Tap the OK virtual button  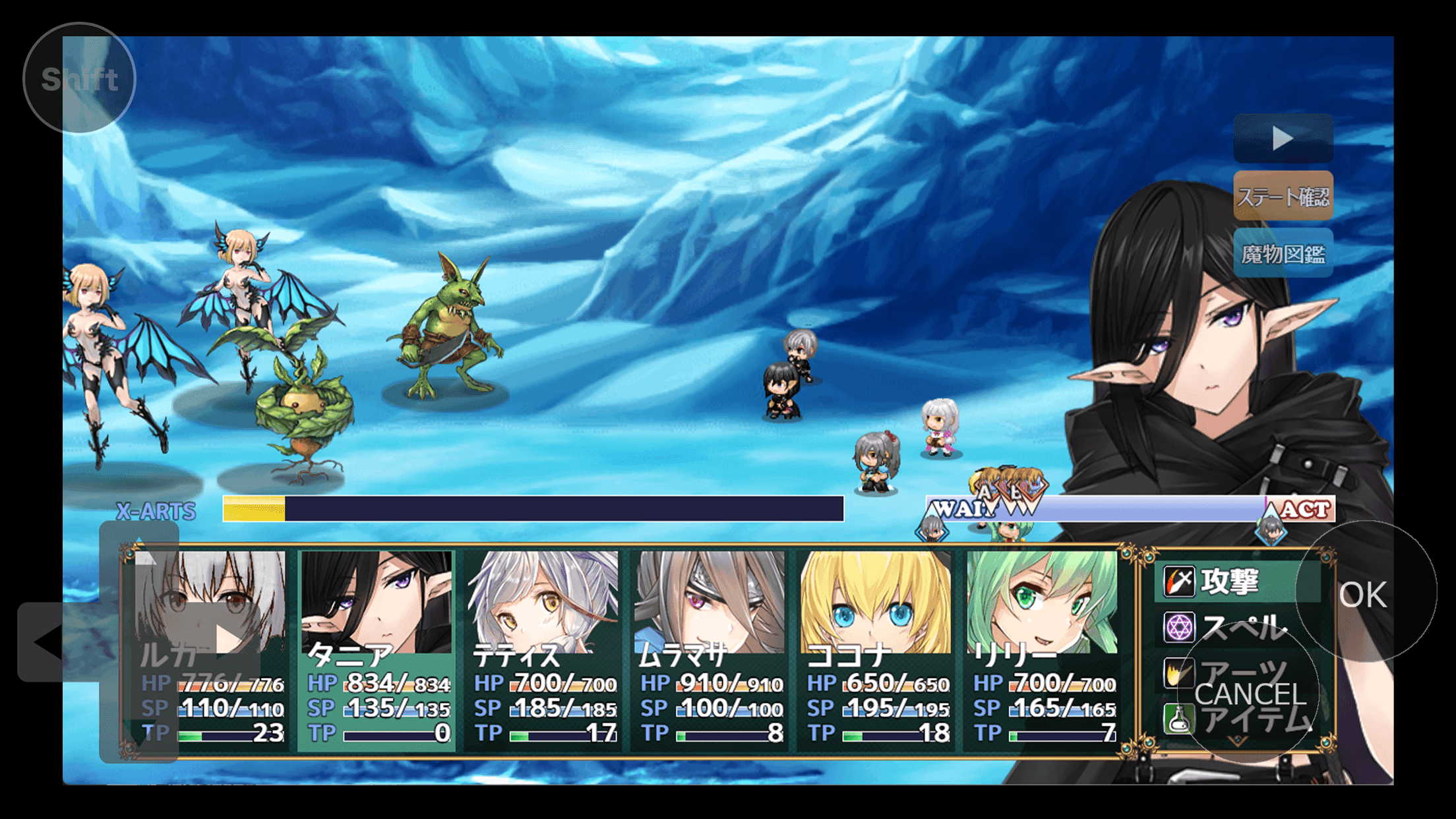(1364, 594)
